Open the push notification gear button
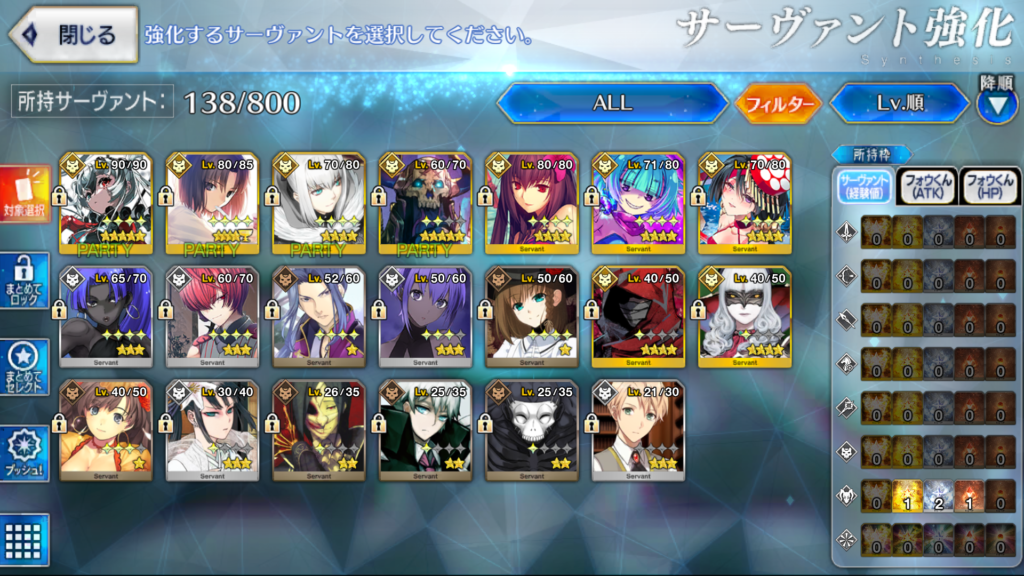 [x=24, y=451]
